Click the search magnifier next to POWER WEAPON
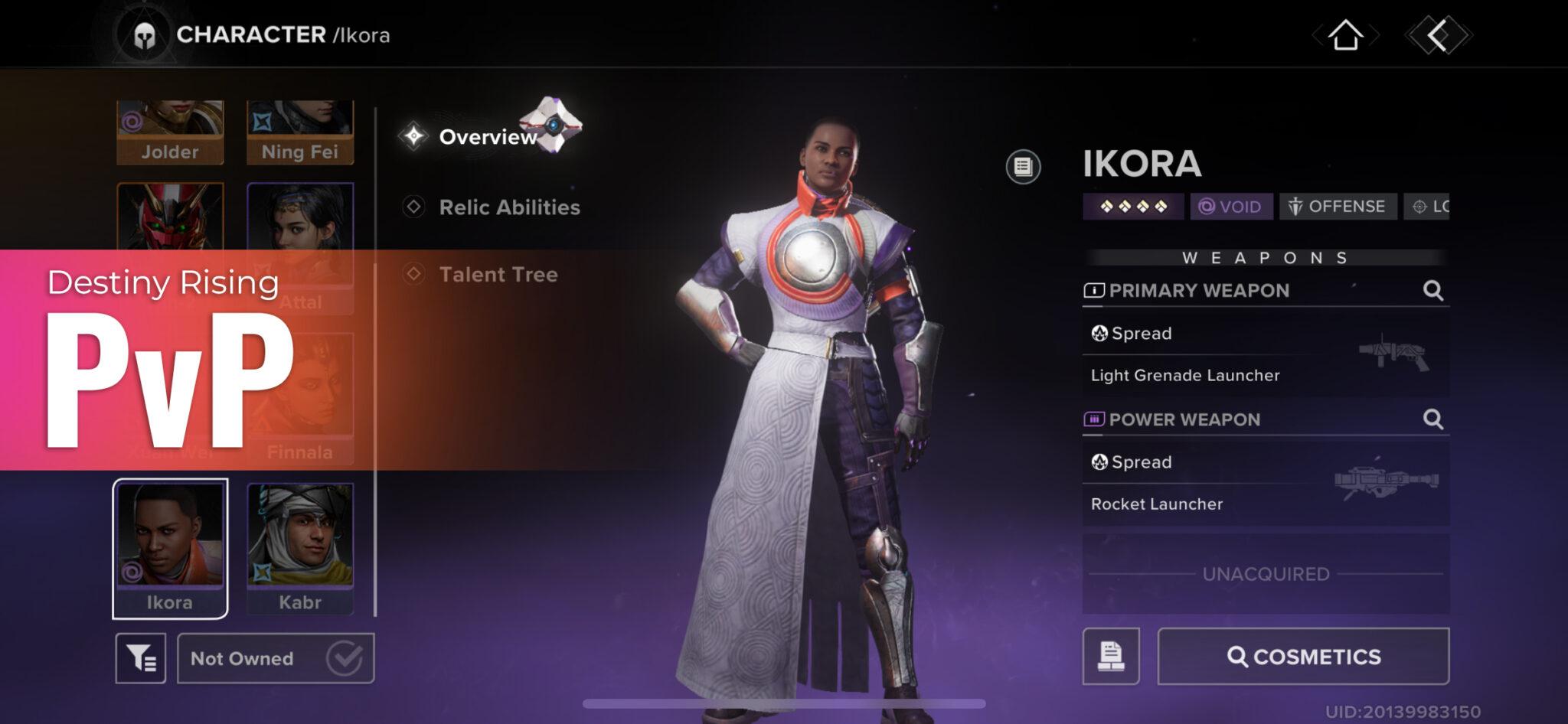 point(1431,419)
